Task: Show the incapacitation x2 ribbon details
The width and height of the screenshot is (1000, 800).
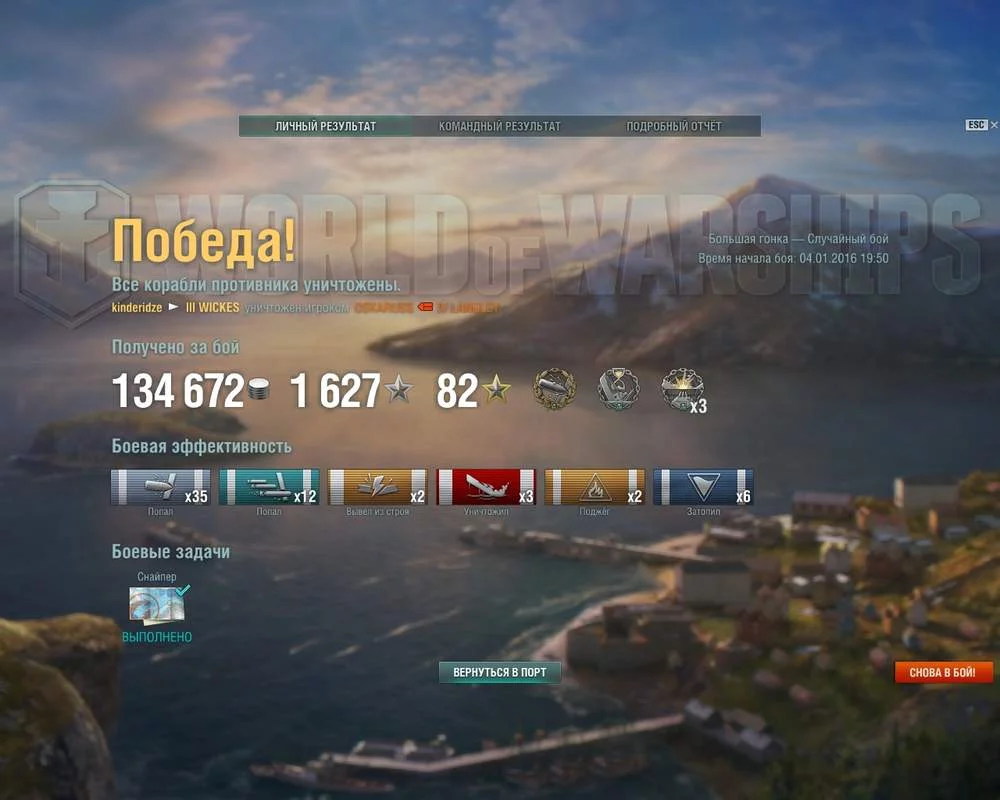Action: 378,487
